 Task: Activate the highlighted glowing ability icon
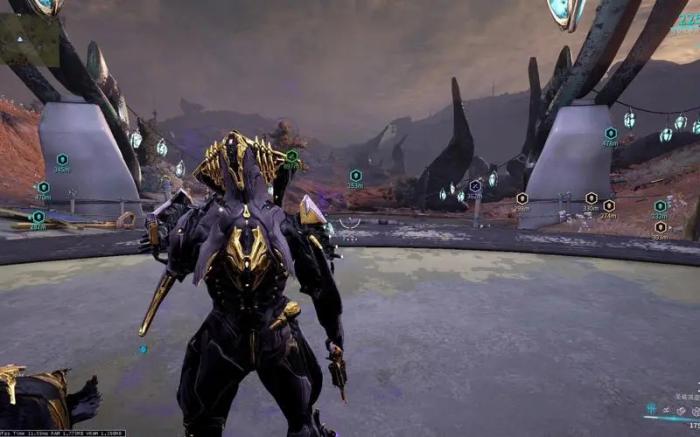[x=652, y=409]
